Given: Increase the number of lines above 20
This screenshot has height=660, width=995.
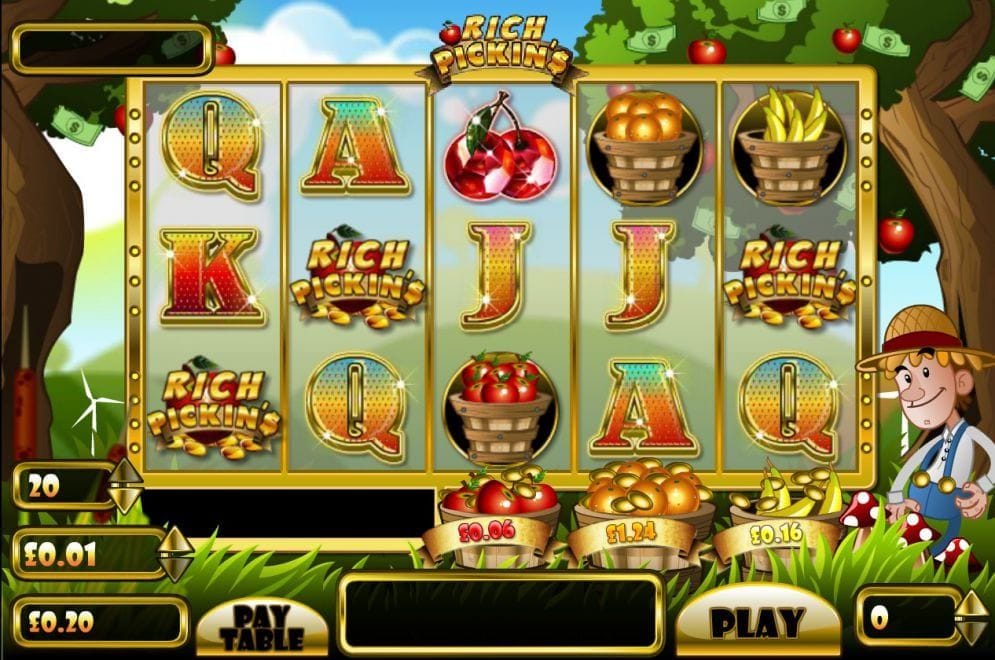Looking at the screenshot, I should (x=126, y=472).
